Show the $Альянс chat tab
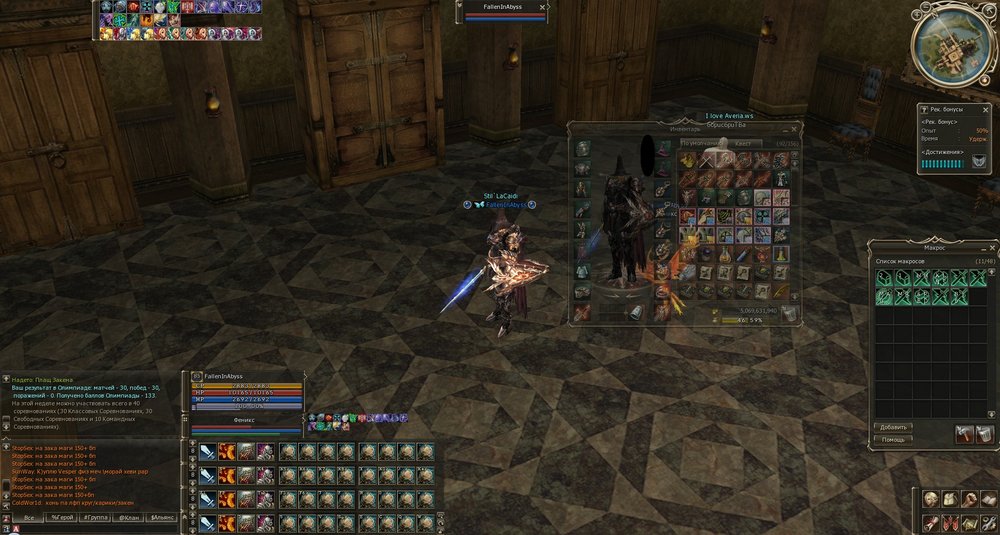This screenshot has width=1000, height=535. click(x=163, y=518)
